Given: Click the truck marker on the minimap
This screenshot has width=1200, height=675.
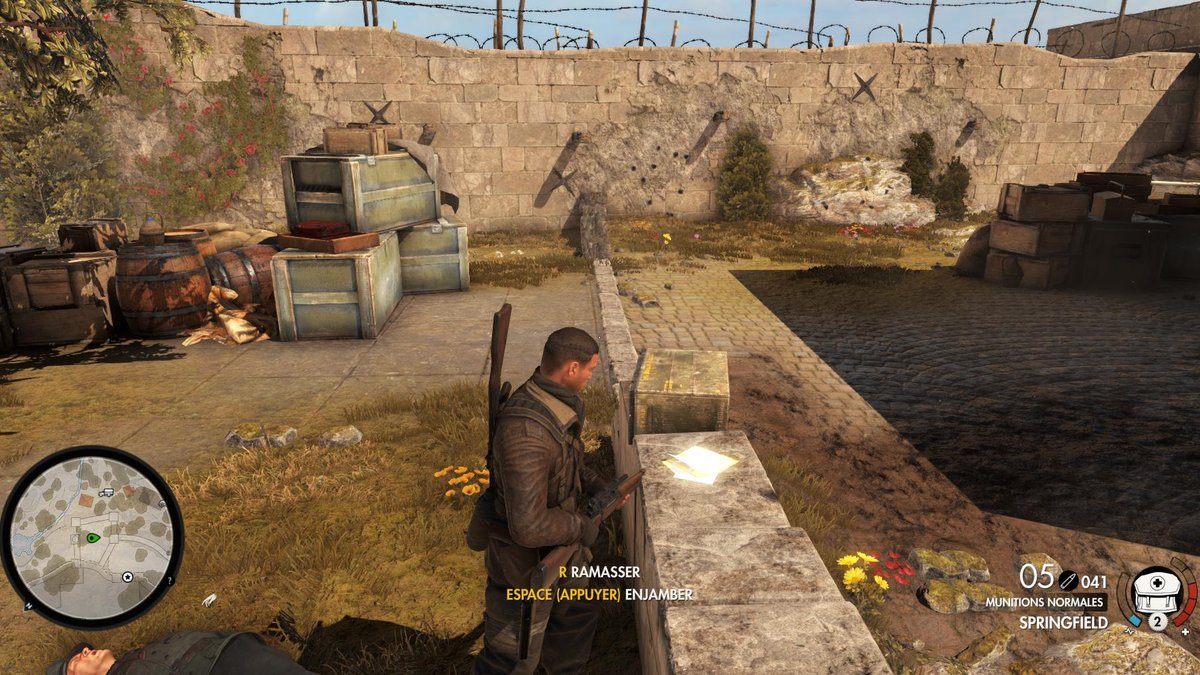Looking at the screenshot, I should click(x=106, y=492).
